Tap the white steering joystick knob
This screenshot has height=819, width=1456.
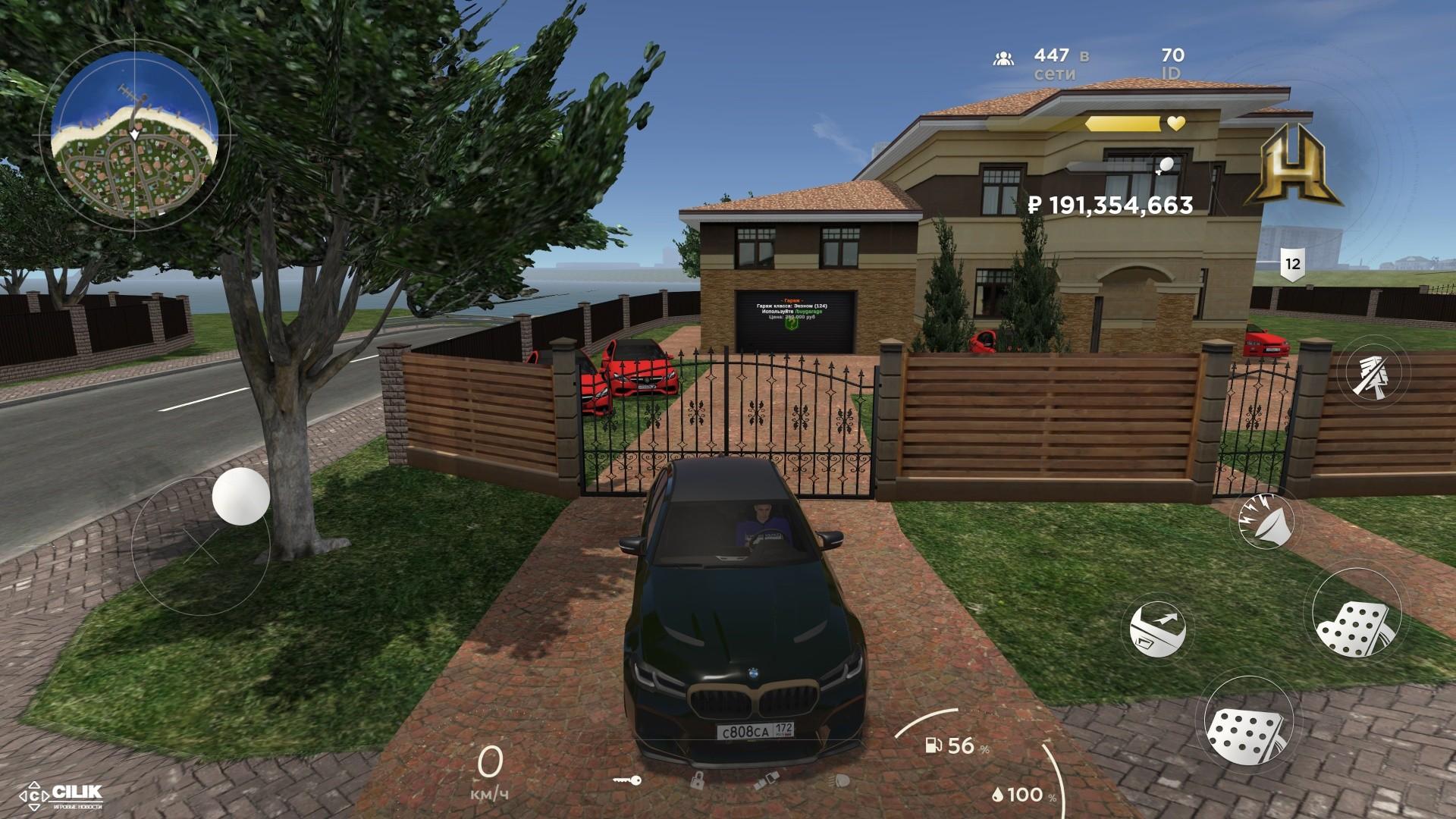241,495
